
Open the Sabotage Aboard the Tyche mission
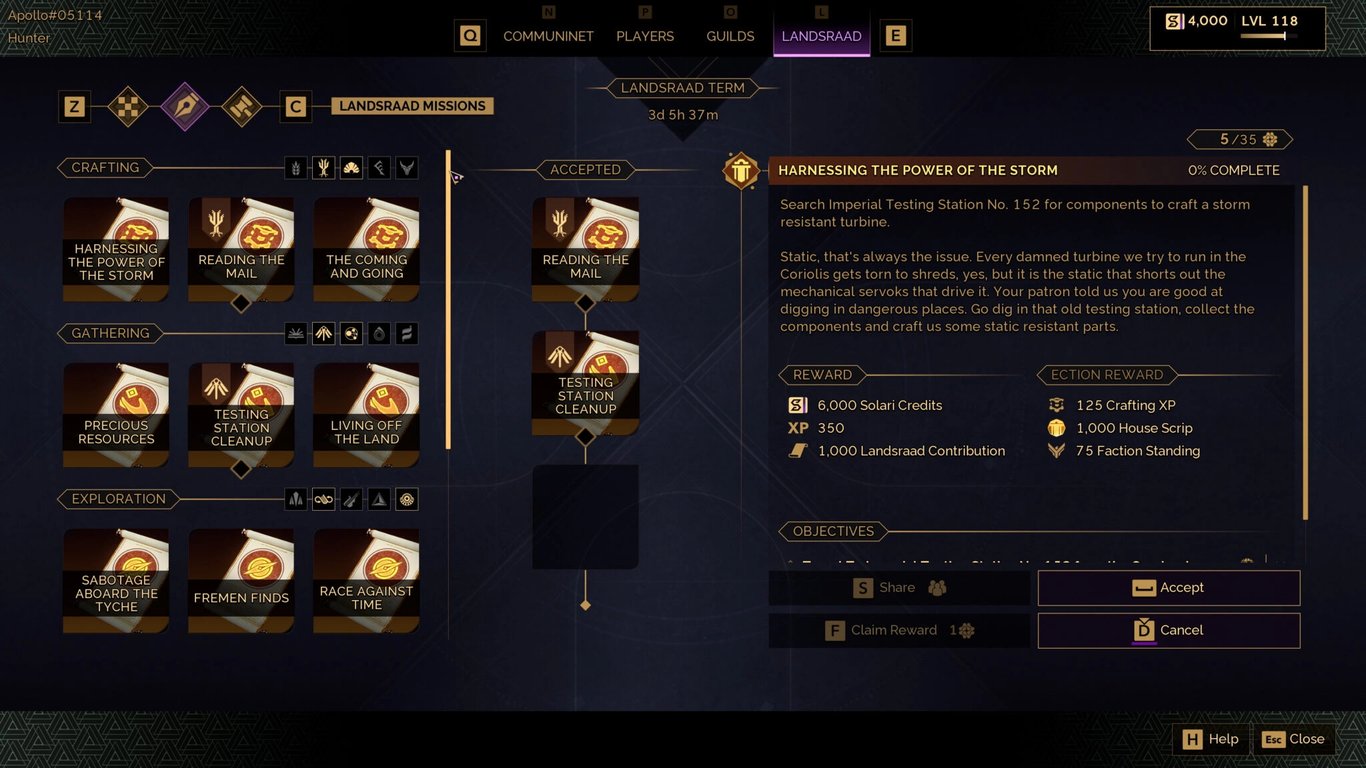click(116, 581)
